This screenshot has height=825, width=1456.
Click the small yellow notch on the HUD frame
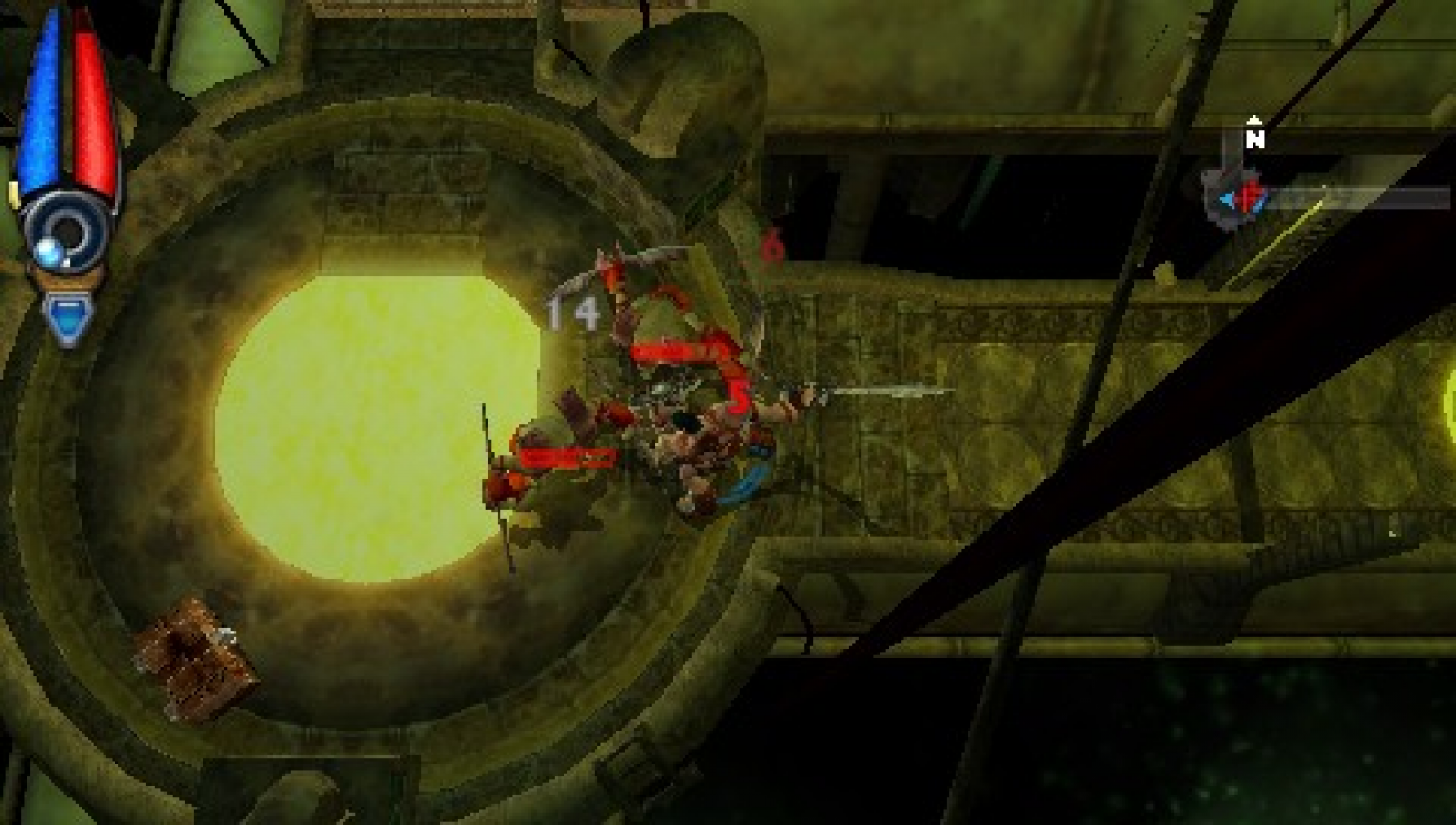coord(13,192)
